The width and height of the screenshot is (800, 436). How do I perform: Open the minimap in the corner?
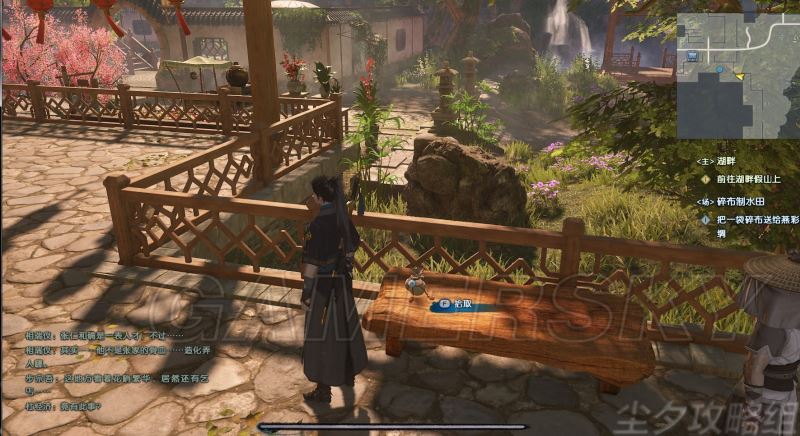click(x=738, y=76)
